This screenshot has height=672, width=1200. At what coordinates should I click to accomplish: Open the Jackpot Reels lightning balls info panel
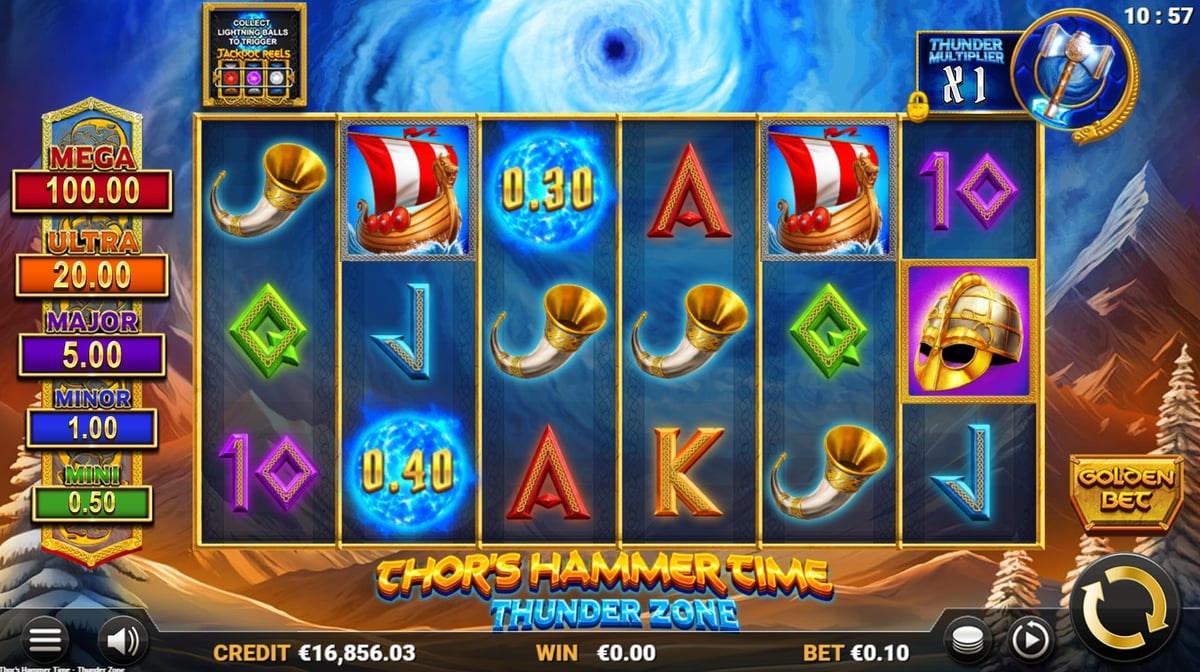click(254, 54)
